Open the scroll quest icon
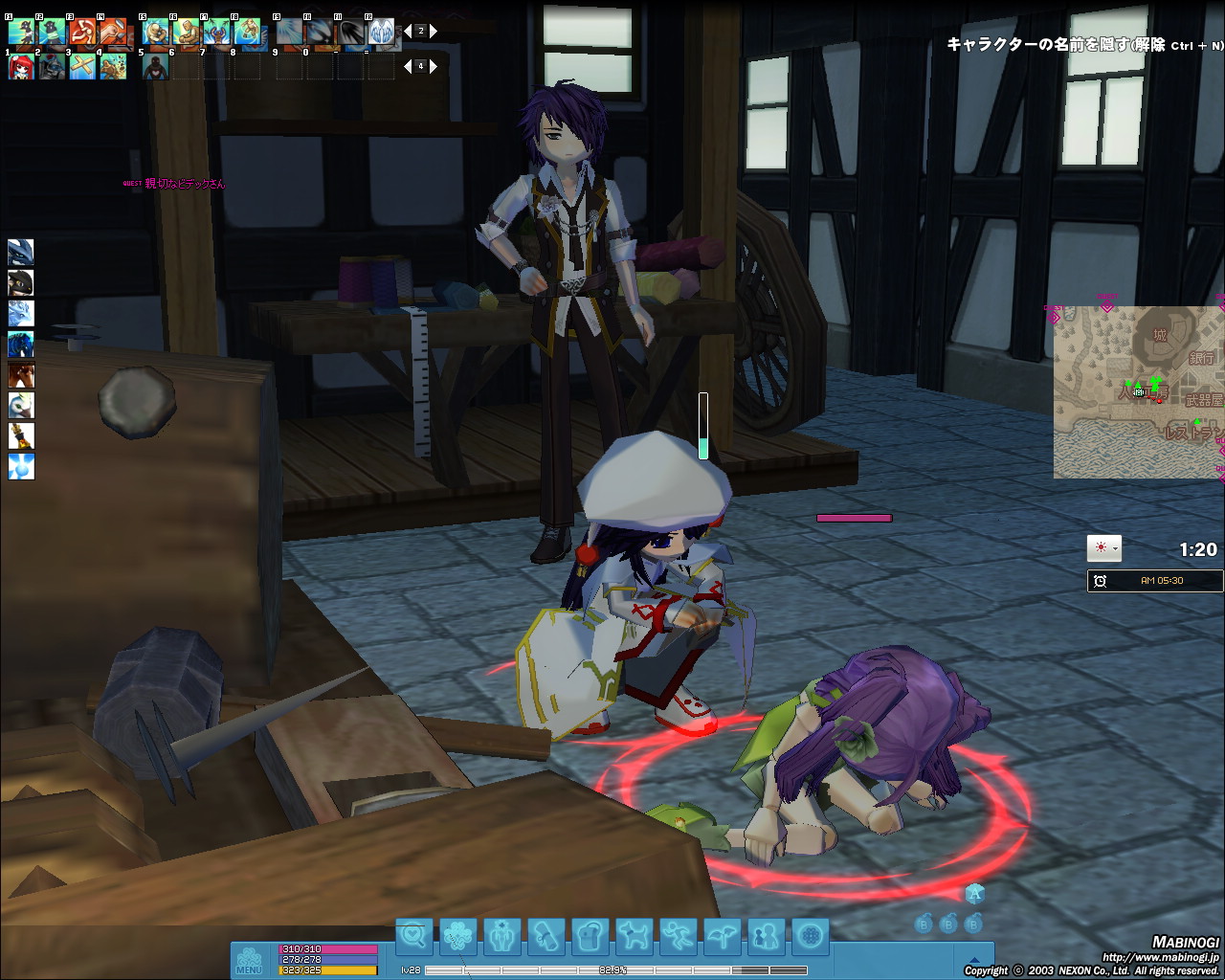 (546, 935)
